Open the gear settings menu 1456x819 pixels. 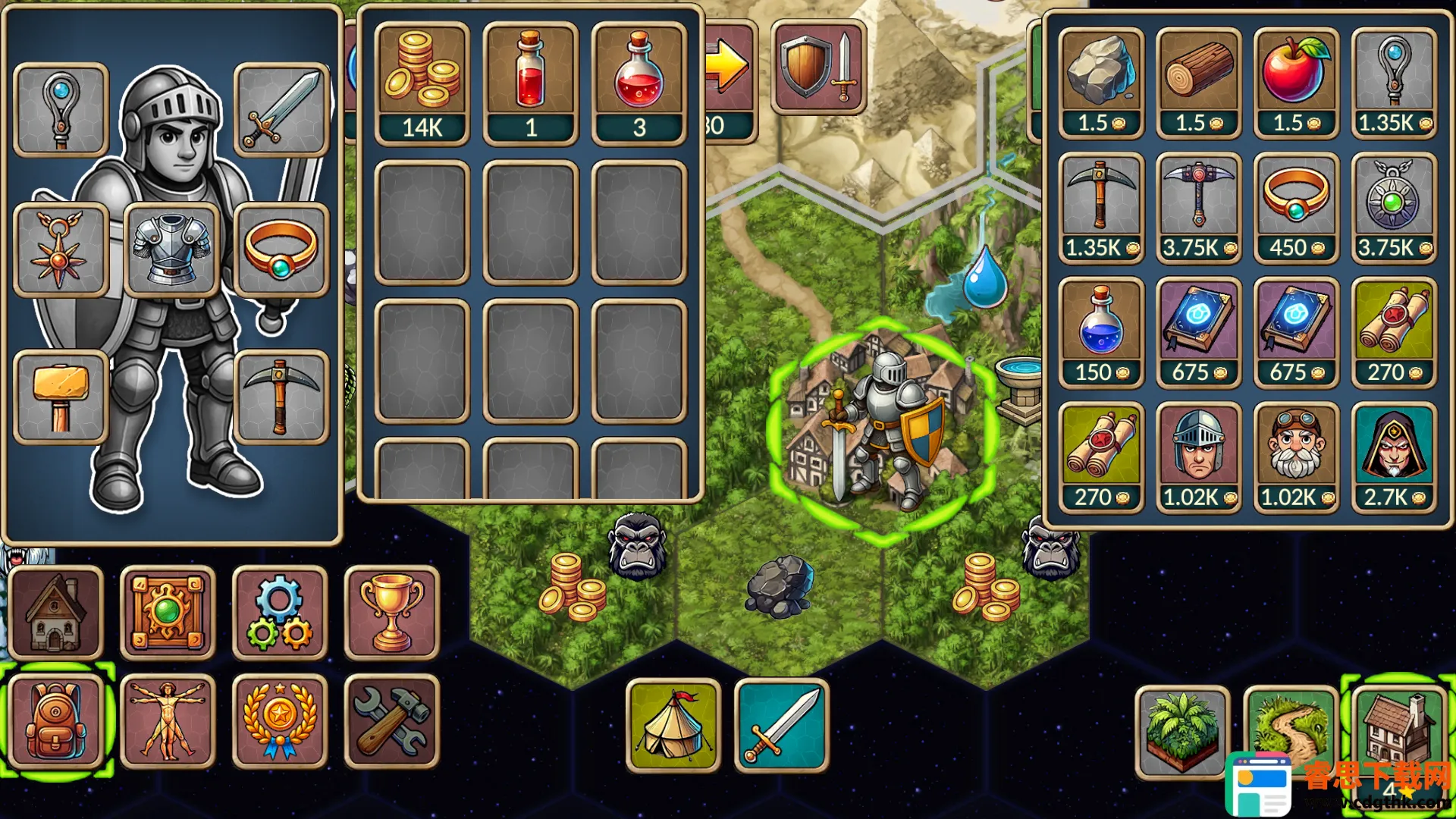point(279,613)
